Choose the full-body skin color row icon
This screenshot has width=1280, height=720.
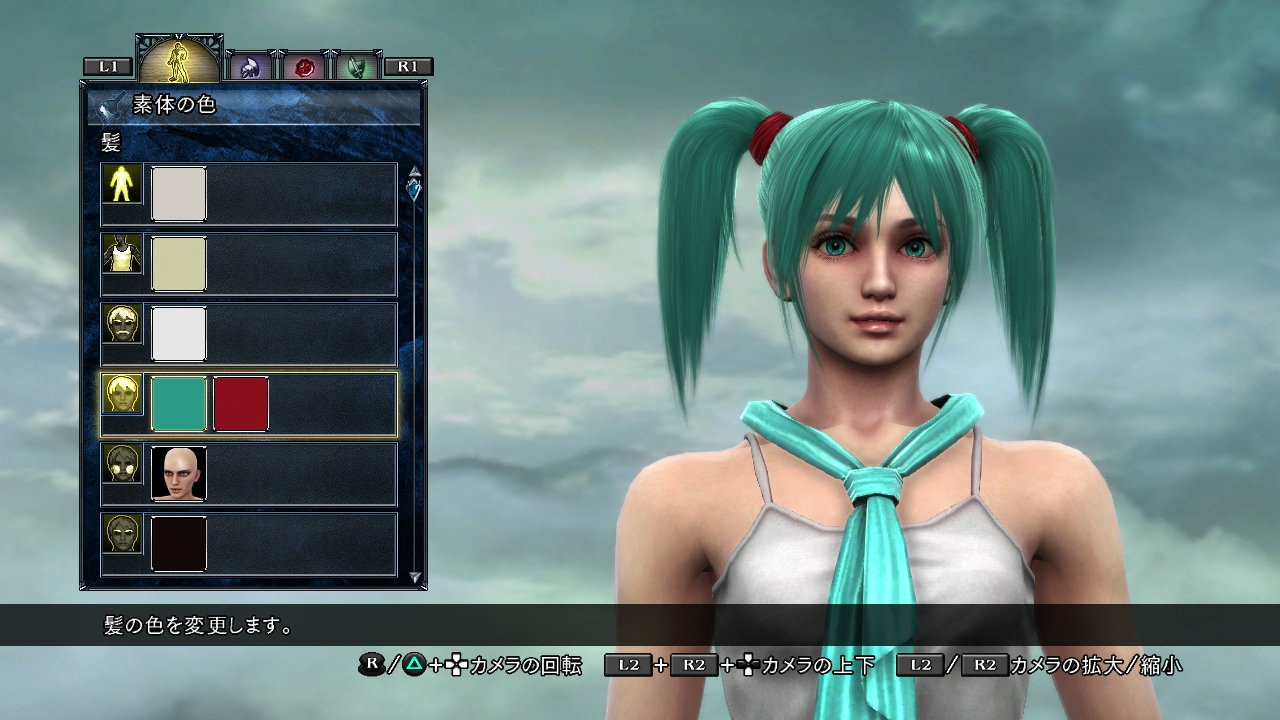[123, 183]
